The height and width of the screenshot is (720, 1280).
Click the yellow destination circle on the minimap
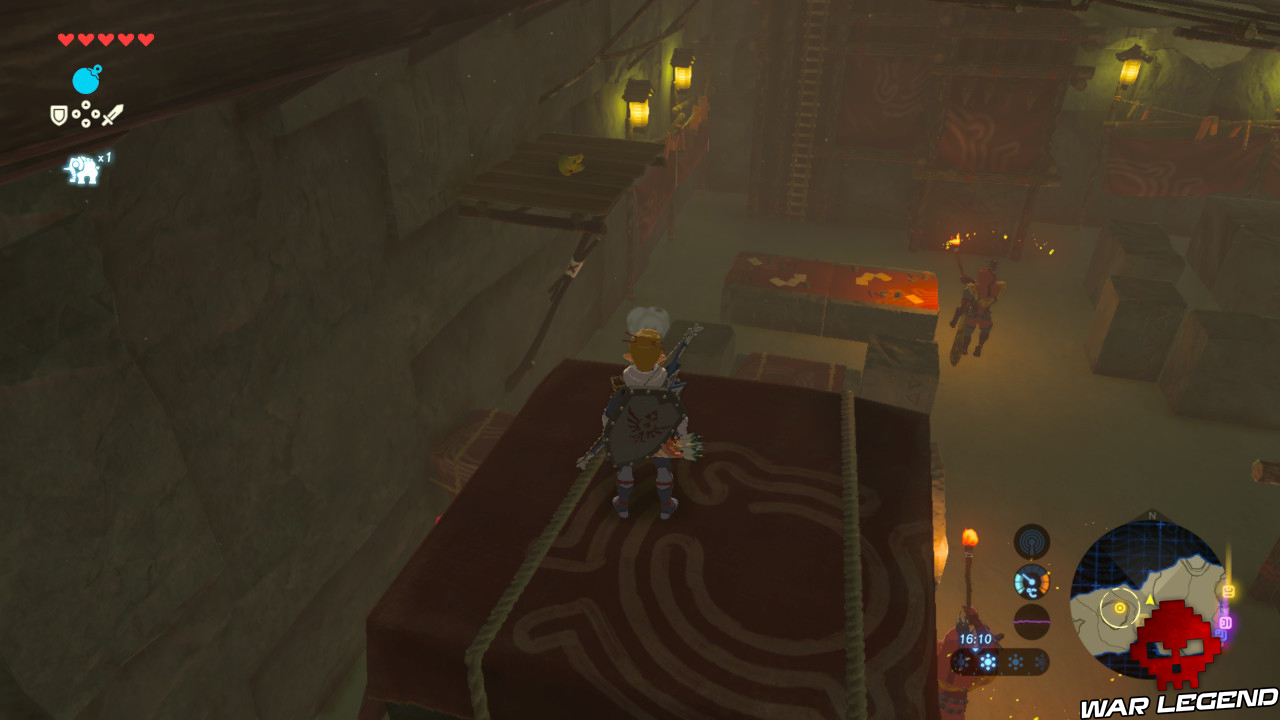(x=1119, y=608)
